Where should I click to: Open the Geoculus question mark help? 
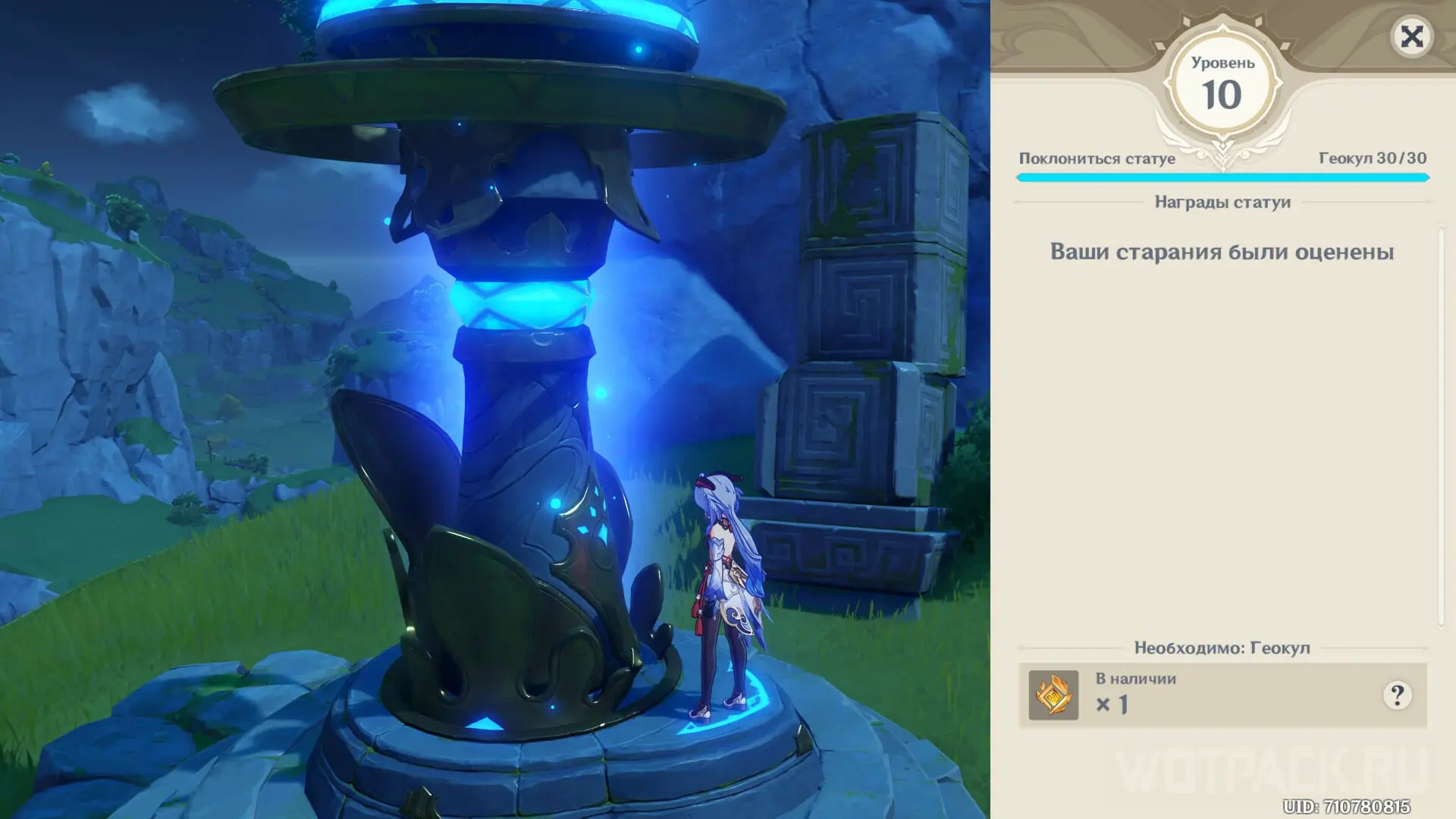click(1397, 695)
